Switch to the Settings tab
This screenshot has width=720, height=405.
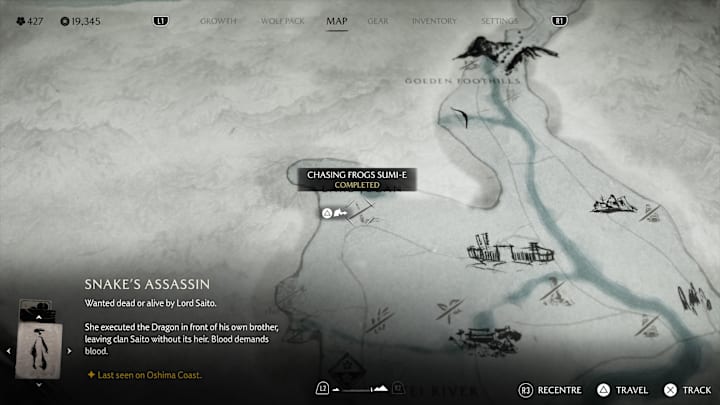(x=499, y=20)
